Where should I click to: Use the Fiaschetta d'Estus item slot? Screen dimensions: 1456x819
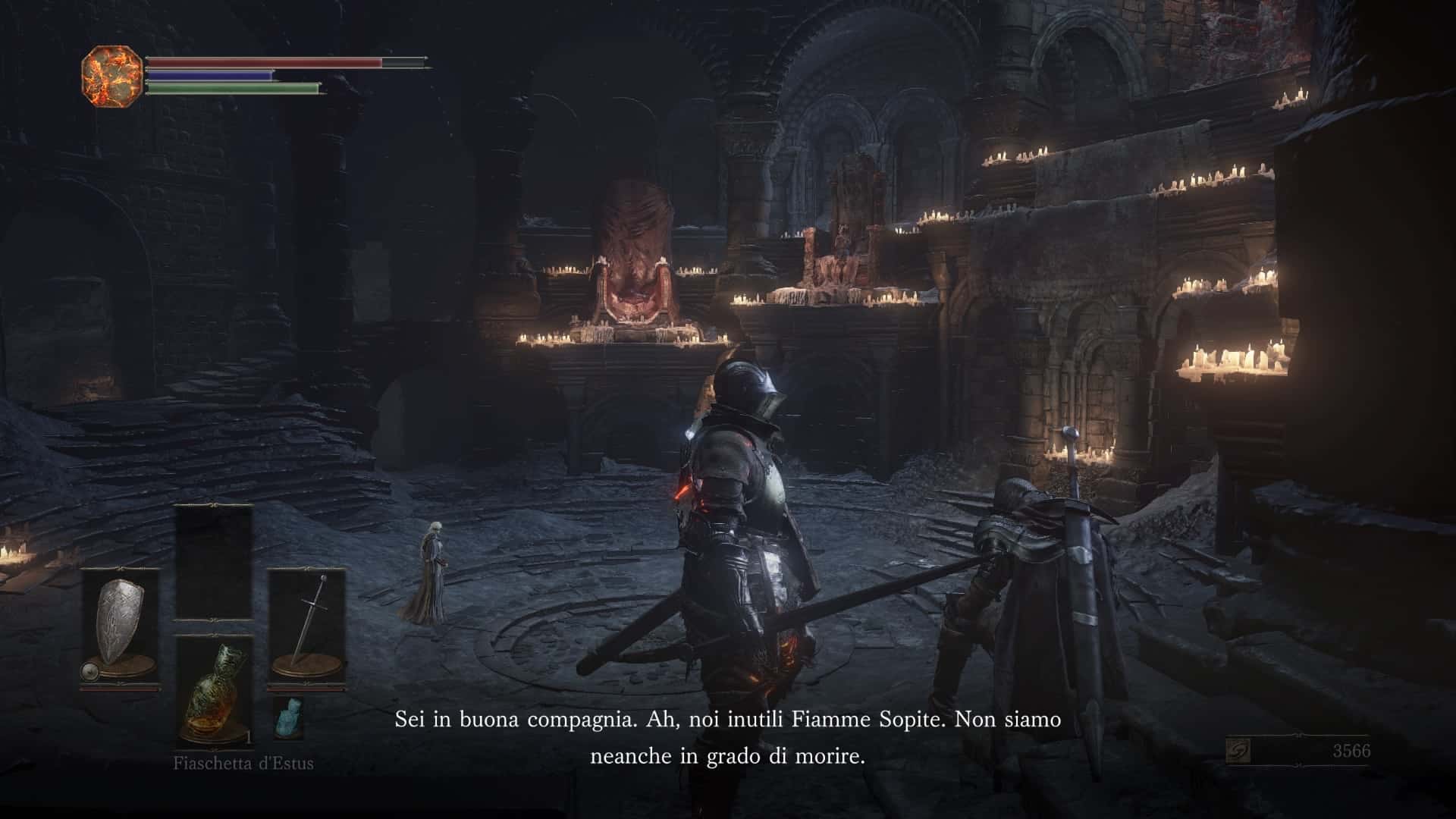[214, 692]
